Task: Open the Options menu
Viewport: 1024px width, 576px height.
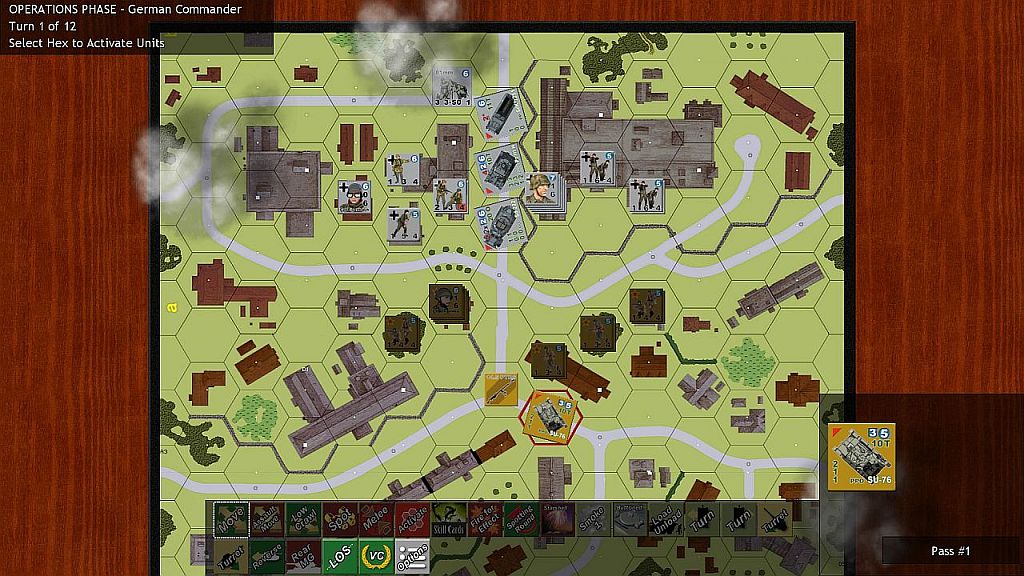Action: [412, 556]
